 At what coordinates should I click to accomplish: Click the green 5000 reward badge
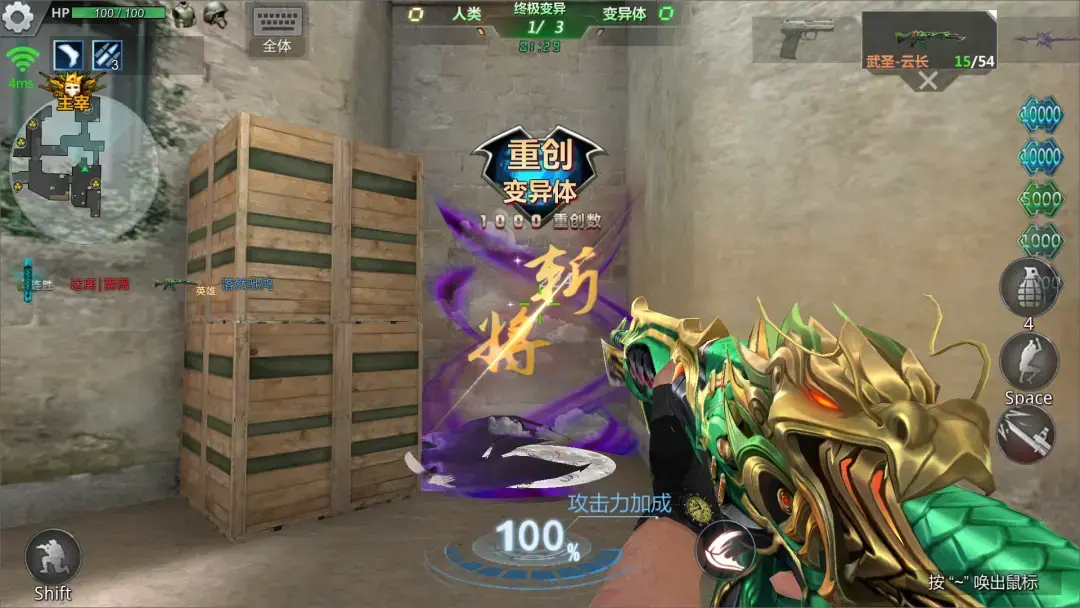pyautogui.click(x=1040, y=199)
